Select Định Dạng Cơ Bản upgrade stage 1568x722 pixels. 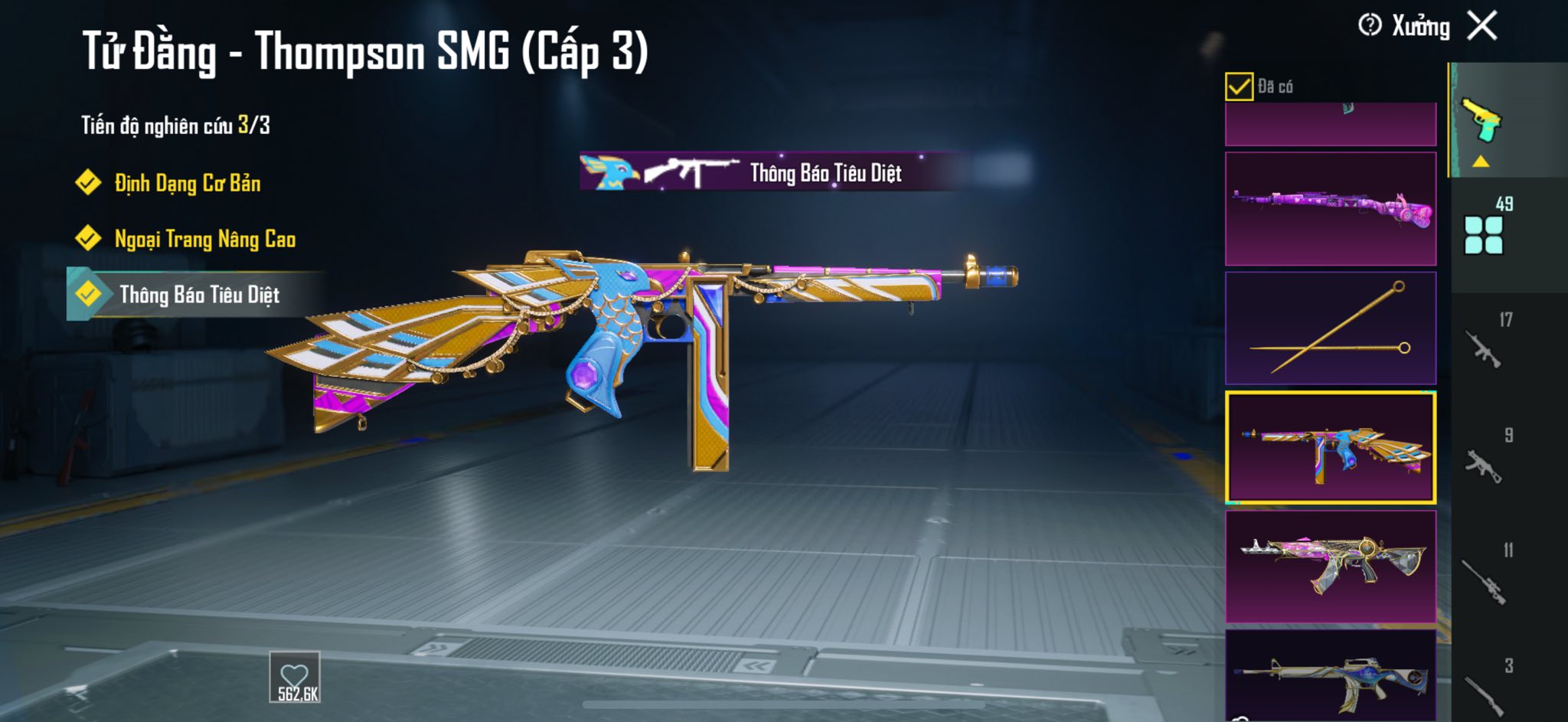187,183
